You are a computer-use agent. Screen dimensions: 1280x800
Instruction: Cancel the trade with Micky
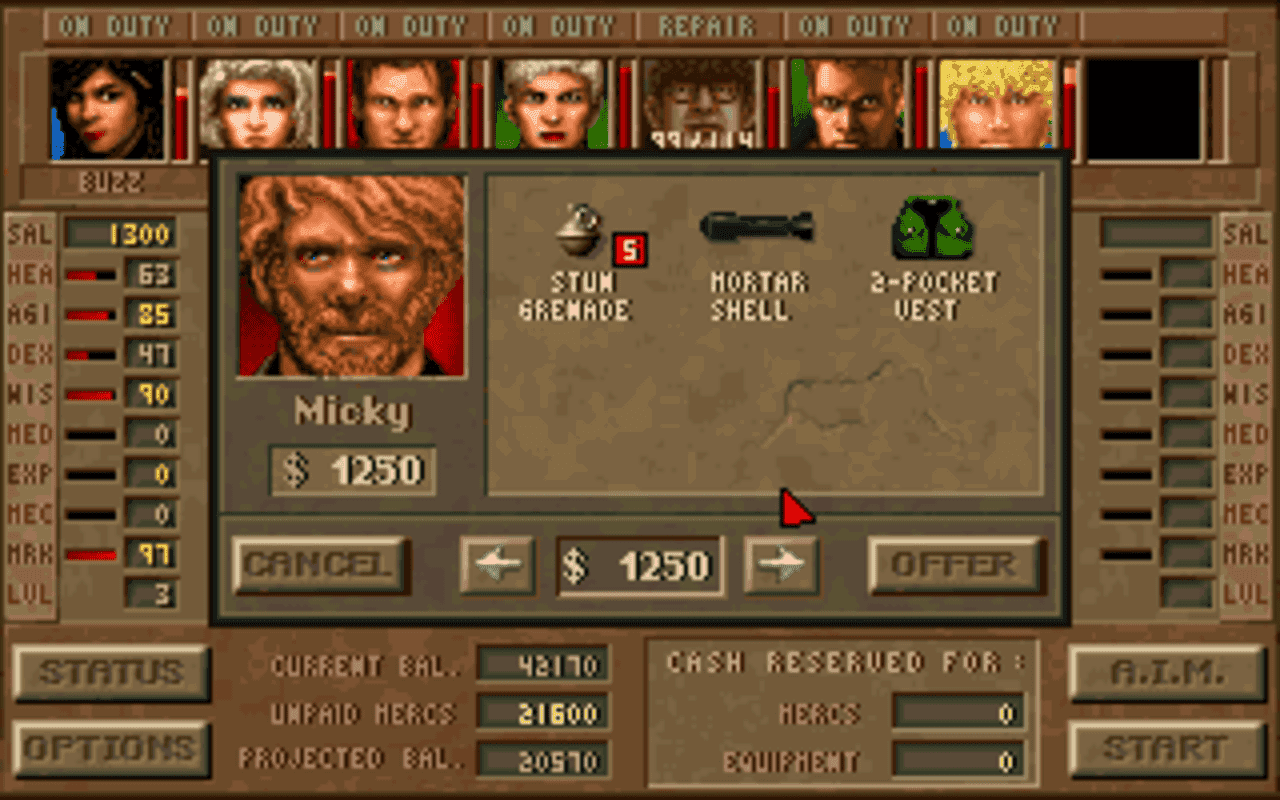click(319, 563)
